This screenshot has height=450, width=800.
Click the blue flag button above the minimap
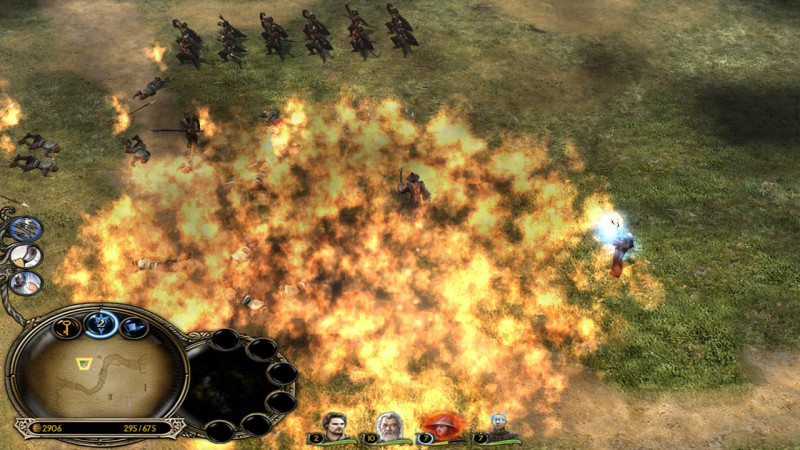click(x=134, y=327)
